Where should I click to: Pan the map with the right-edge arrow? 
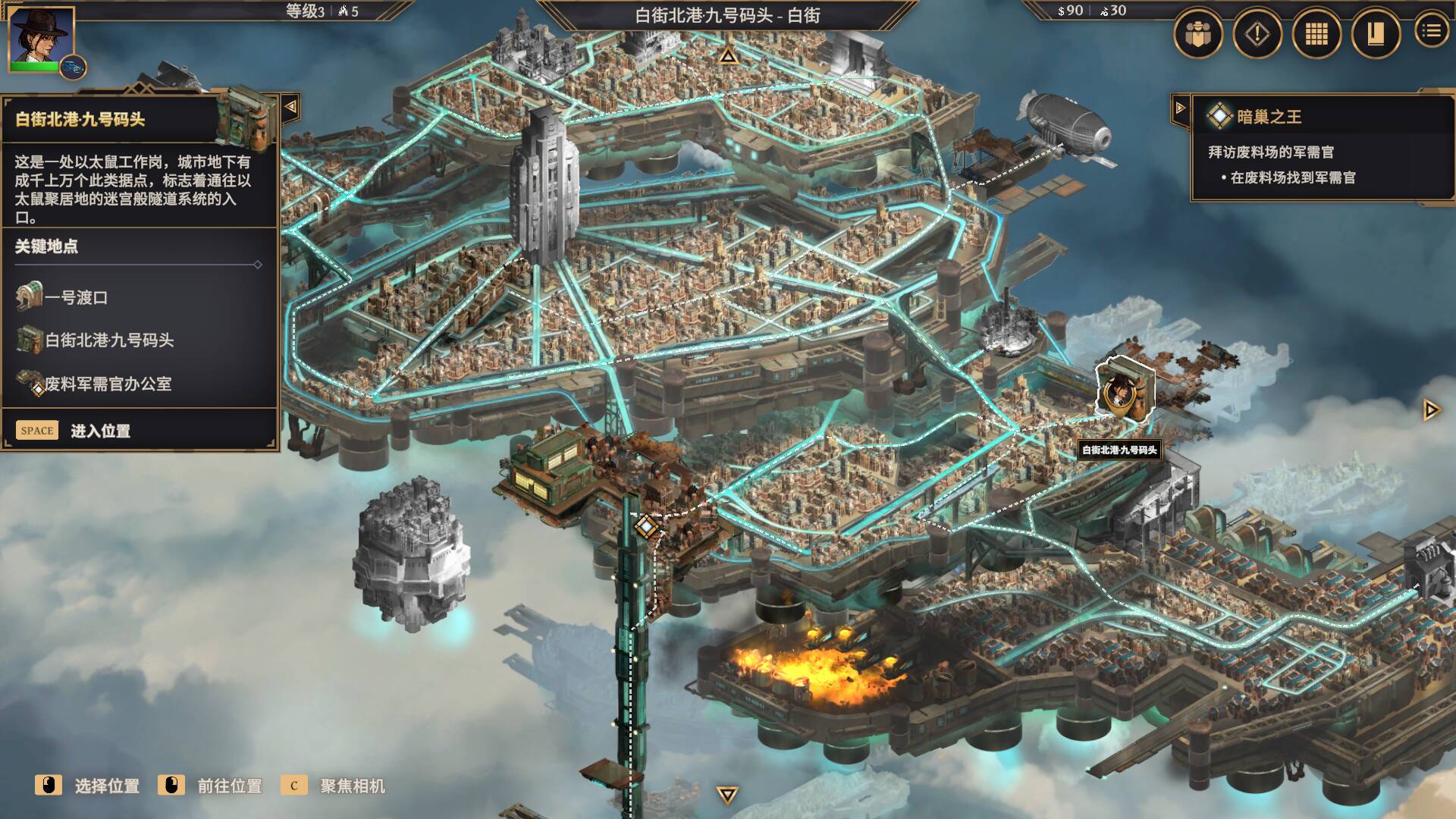click(x=1431, y=410)
